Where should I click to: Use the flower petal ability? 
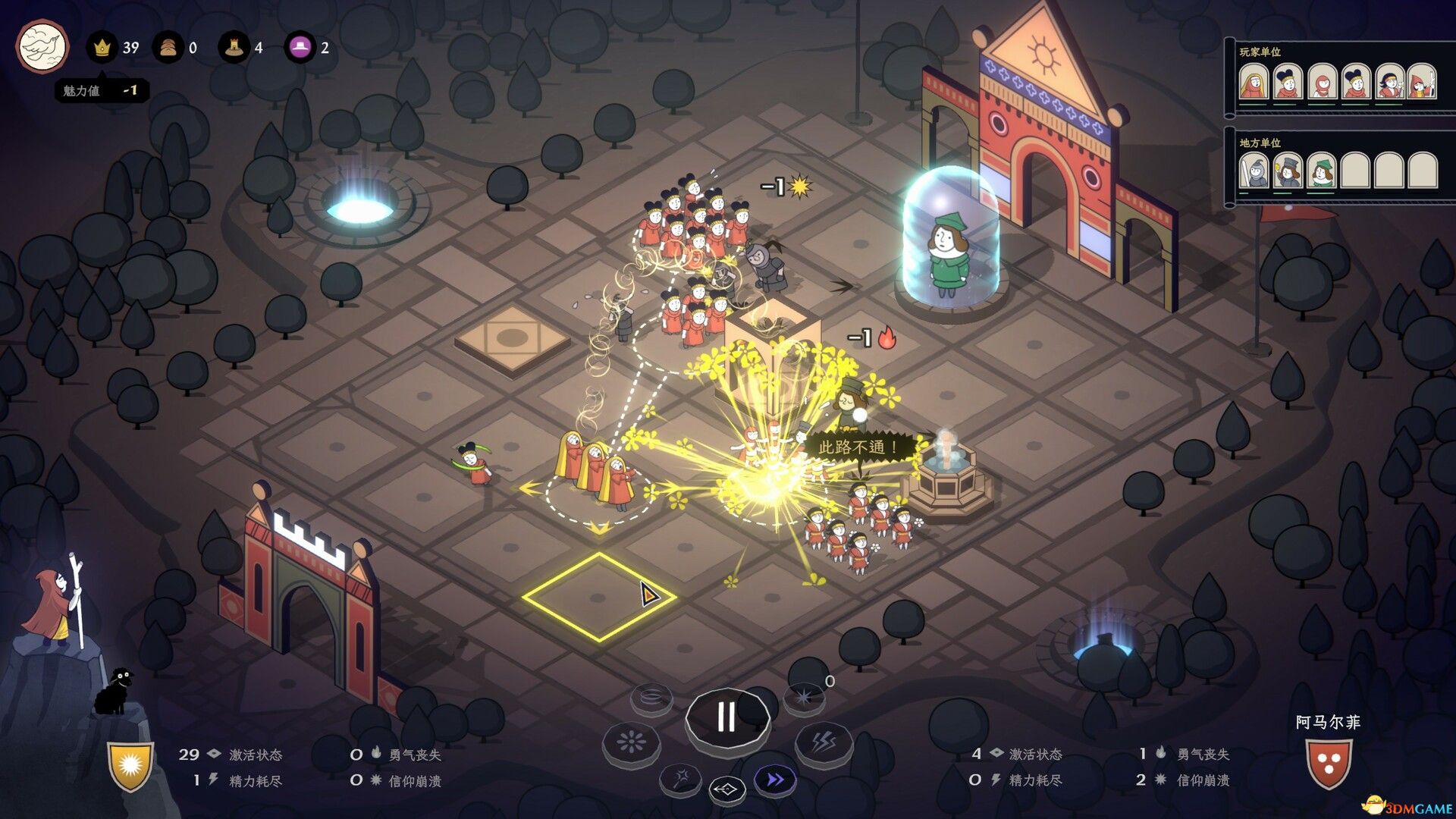pyautogui.click(x=631, y=742)
